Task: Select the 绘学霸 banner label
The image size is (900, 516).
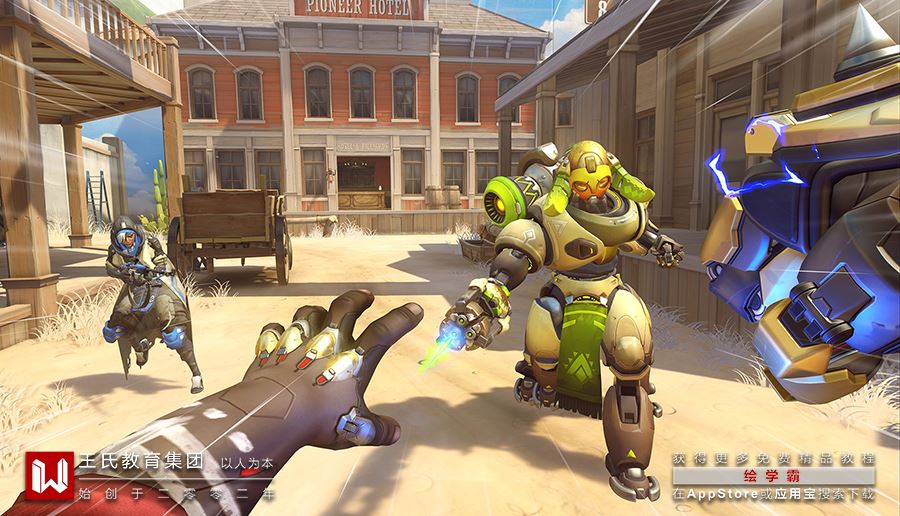Action: point(773,476)
